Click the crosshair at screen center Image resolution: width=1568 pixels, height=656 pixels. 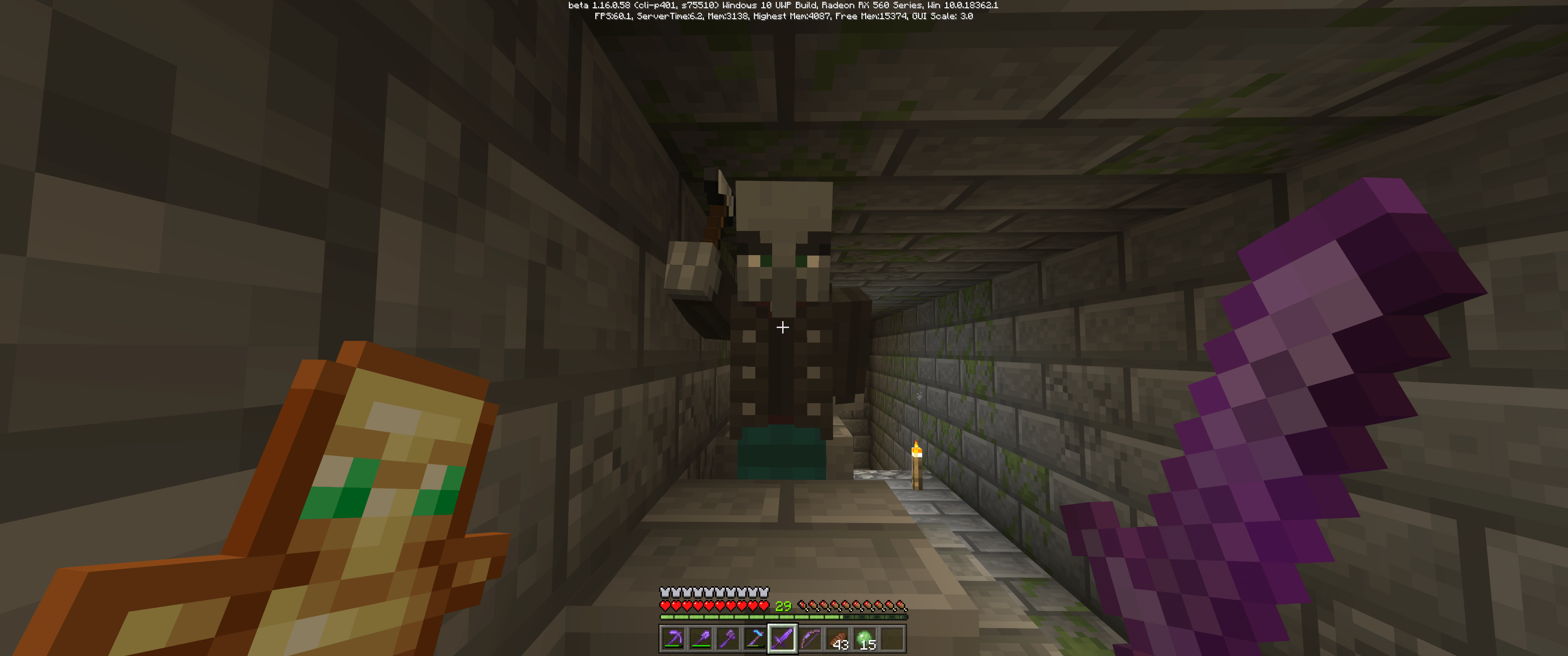782,328
